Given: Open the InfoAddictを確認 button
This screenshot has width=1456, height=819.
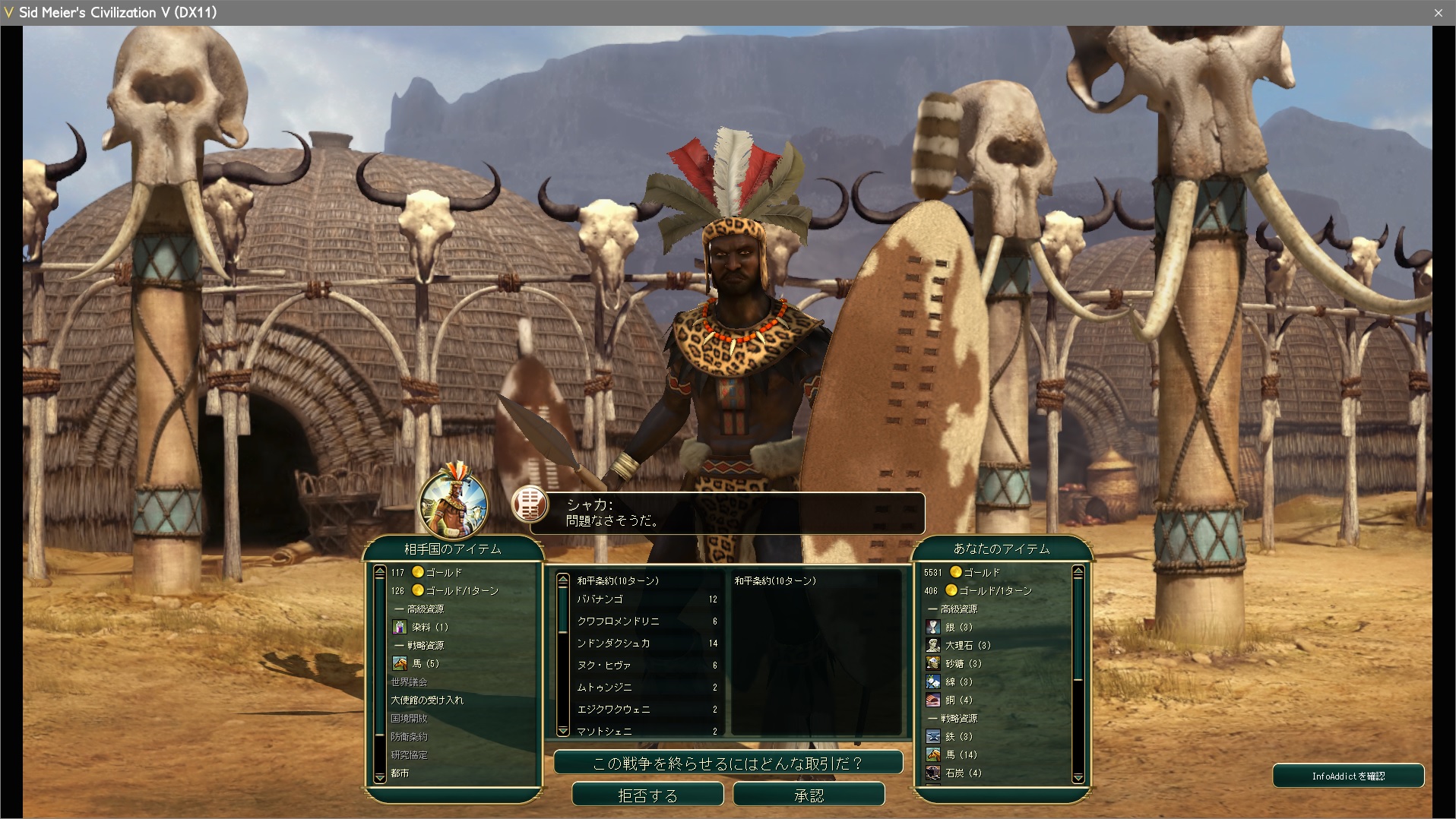Looking at the screenshot, I should pos(1347,776).
